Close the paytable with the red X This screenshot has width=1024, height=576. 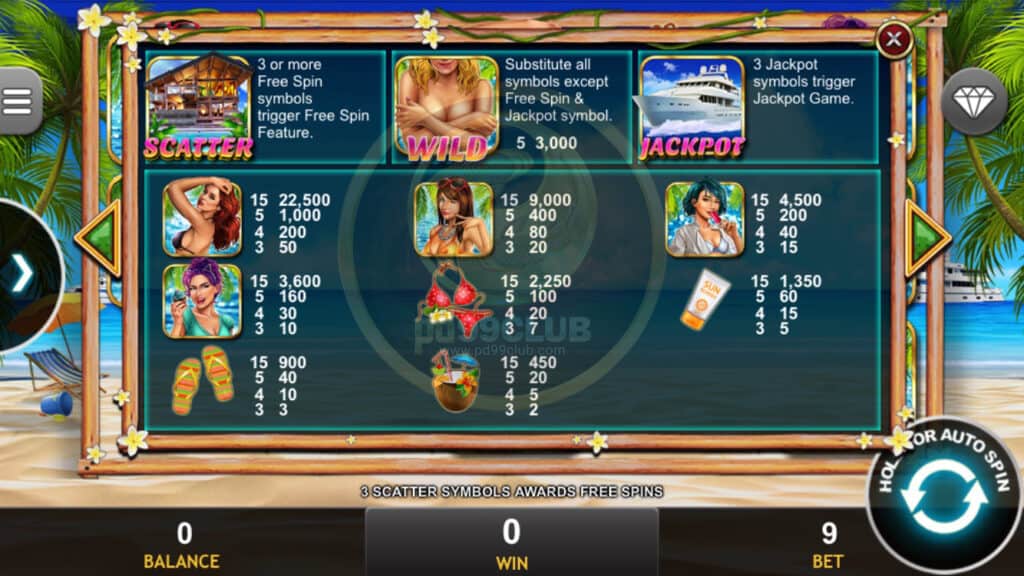tap(893, 40)
